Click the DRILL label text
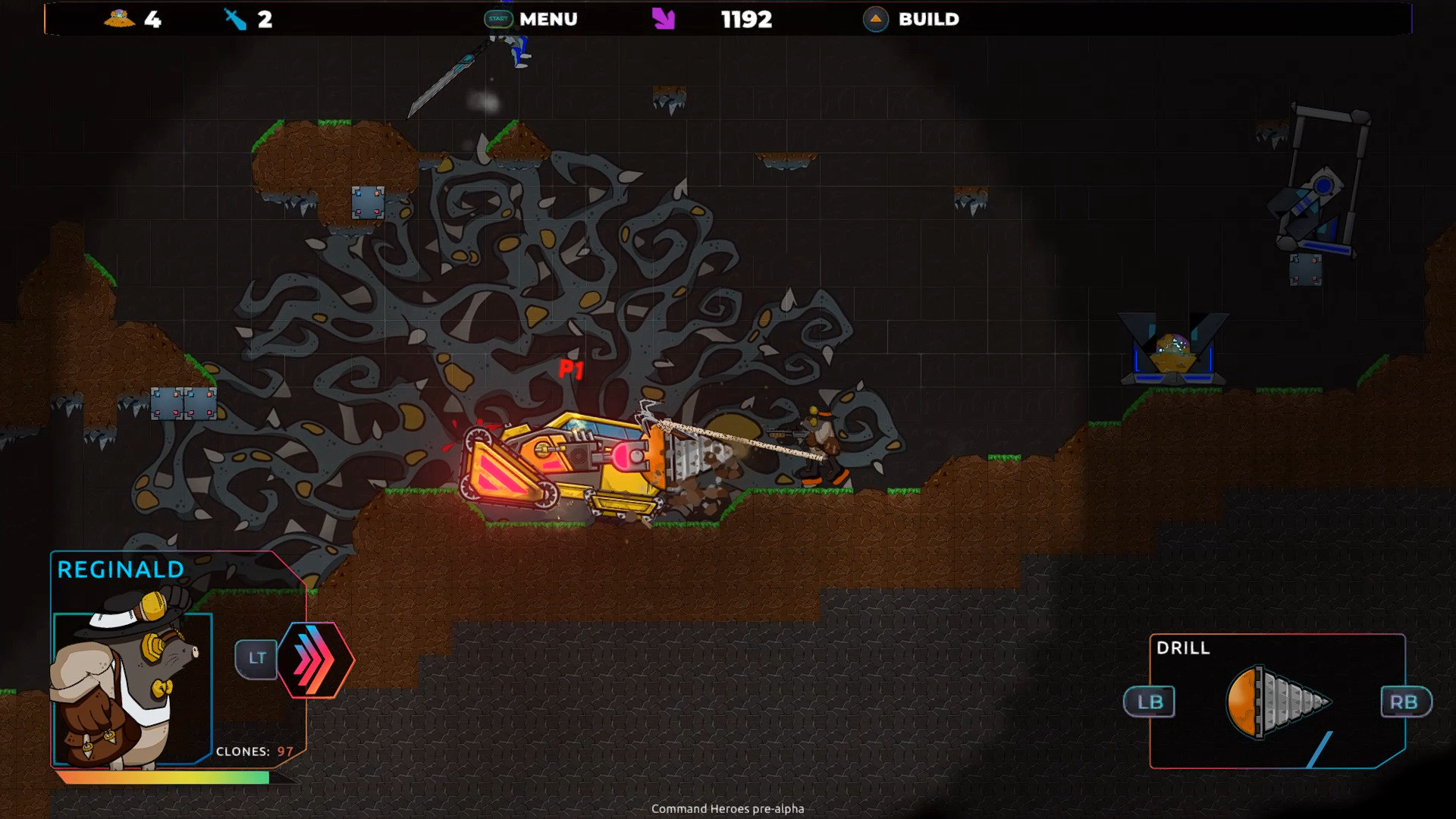 1182,648
